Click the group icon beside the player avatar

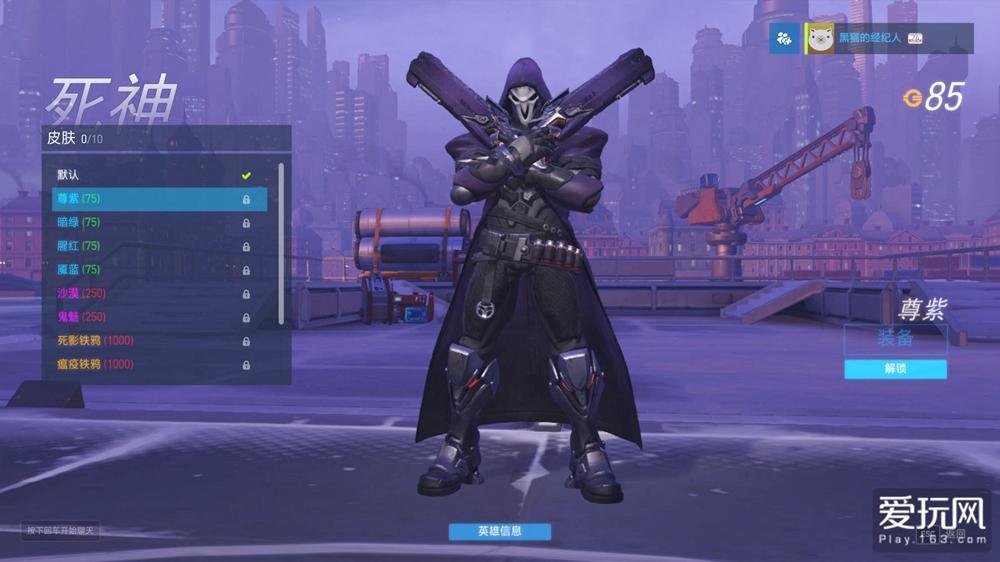coord(784,38)
